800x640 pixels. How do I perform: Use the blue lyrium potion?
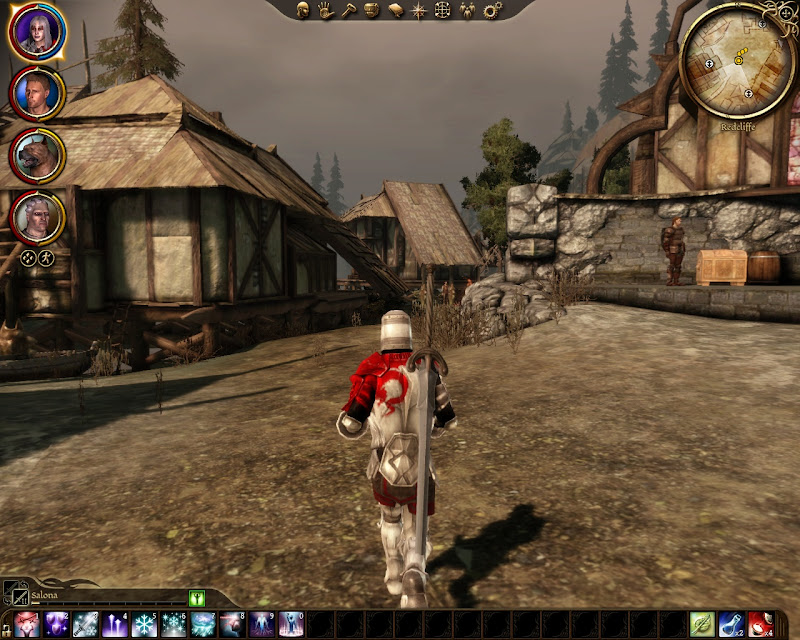point(732,625)
